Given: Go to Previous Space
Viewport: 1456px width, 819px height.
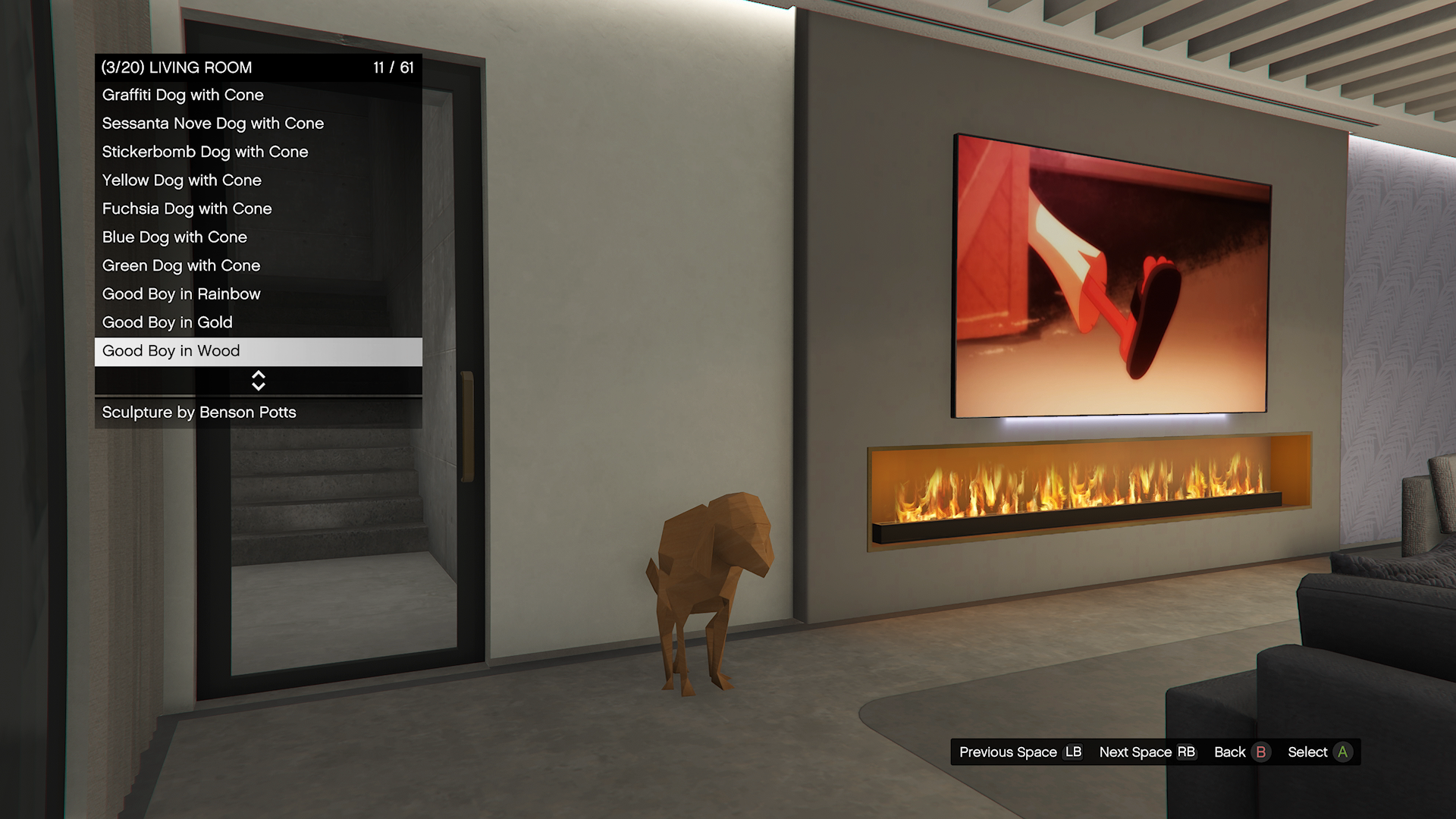Looking at the screenshot, I should [1020, 752].
